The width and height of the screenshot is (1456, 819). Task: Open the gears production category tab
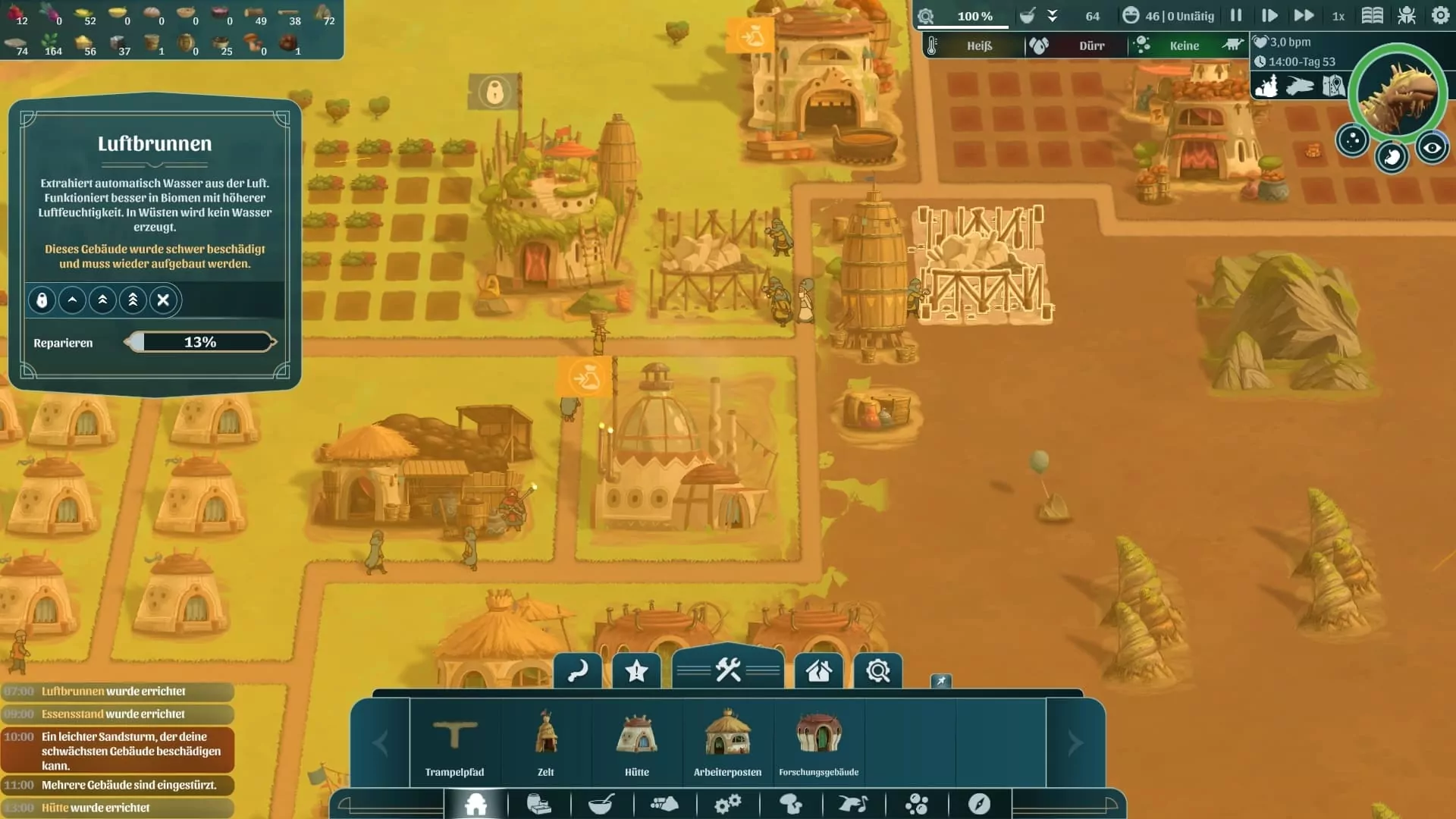[728, 804]
